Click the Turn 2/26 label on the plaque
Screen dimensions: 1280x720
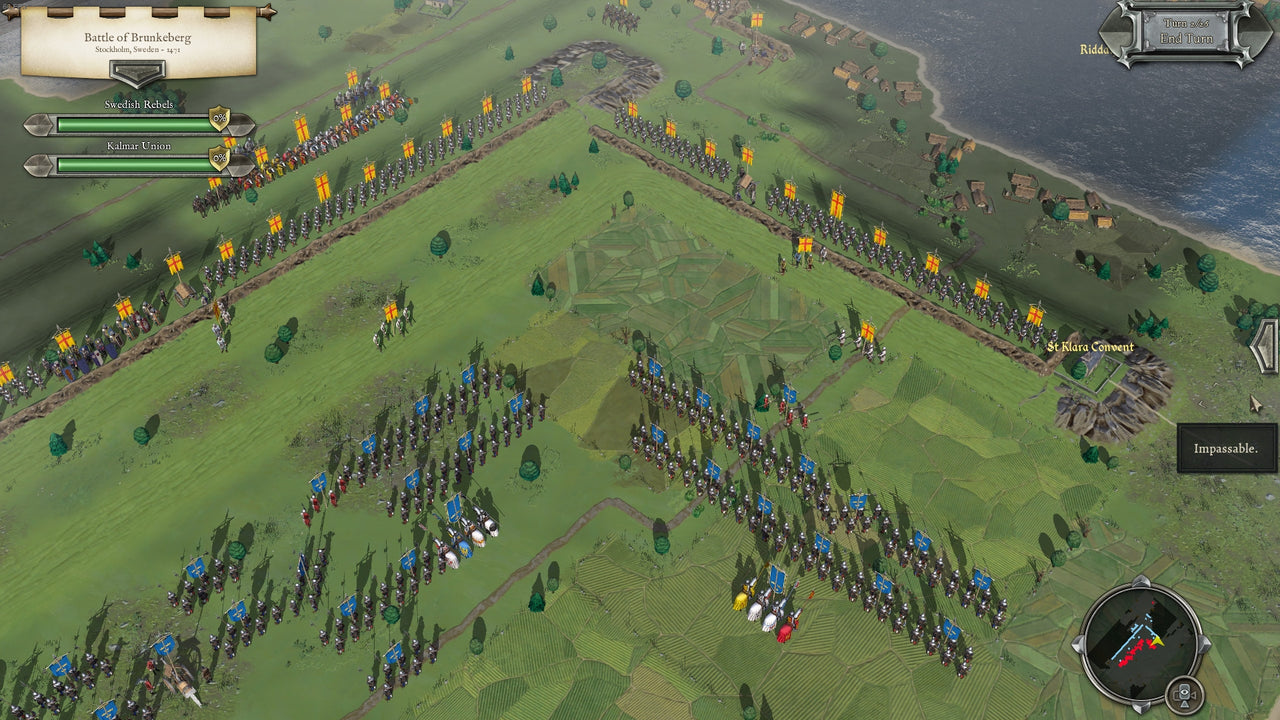pos(1186,23)
